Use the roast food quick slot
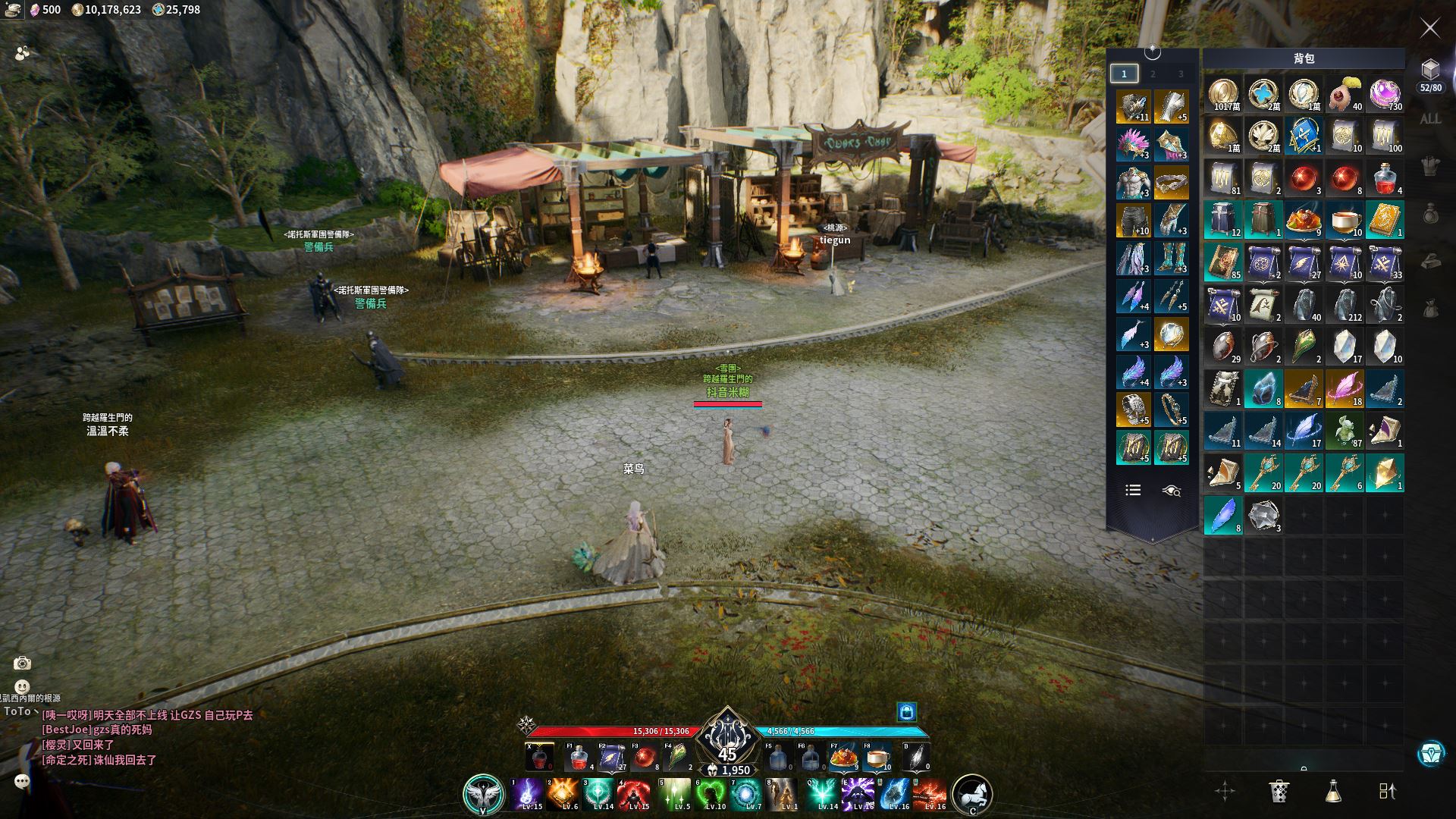Screen dimensions: 1456x819 [843, 757]
